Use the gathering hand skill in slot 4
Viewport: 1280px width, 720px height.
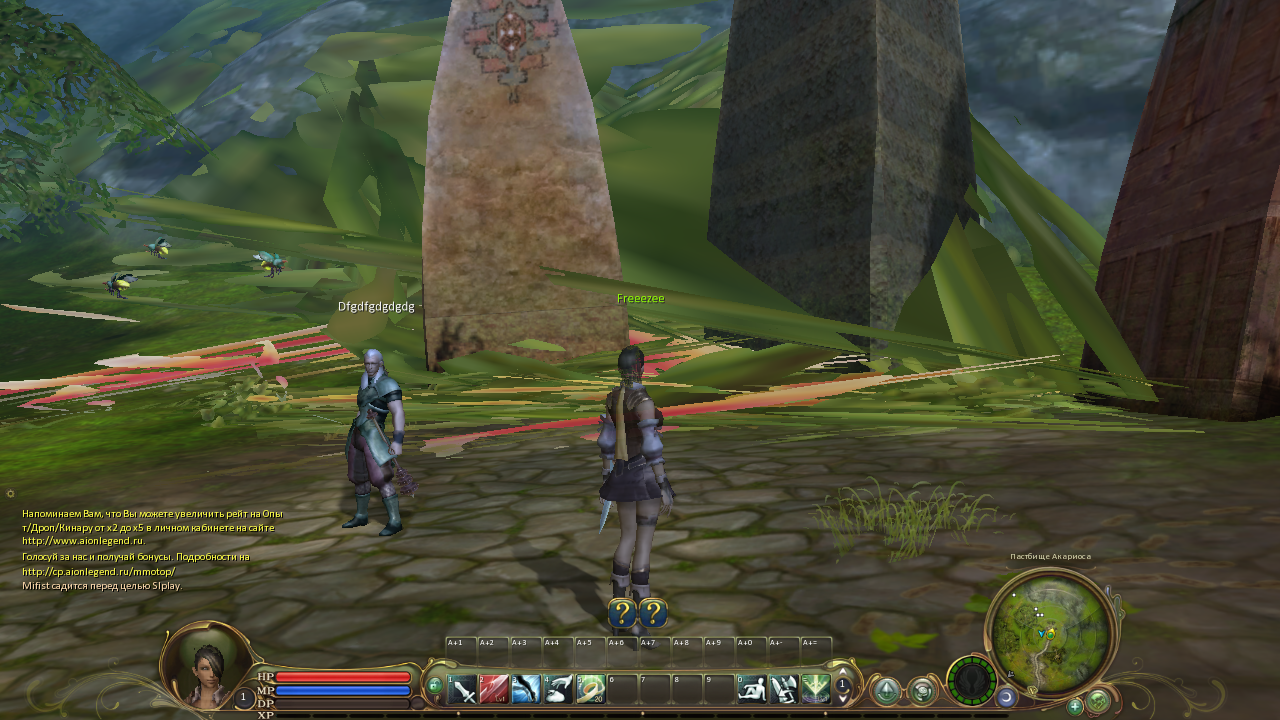tap(558, 689)
